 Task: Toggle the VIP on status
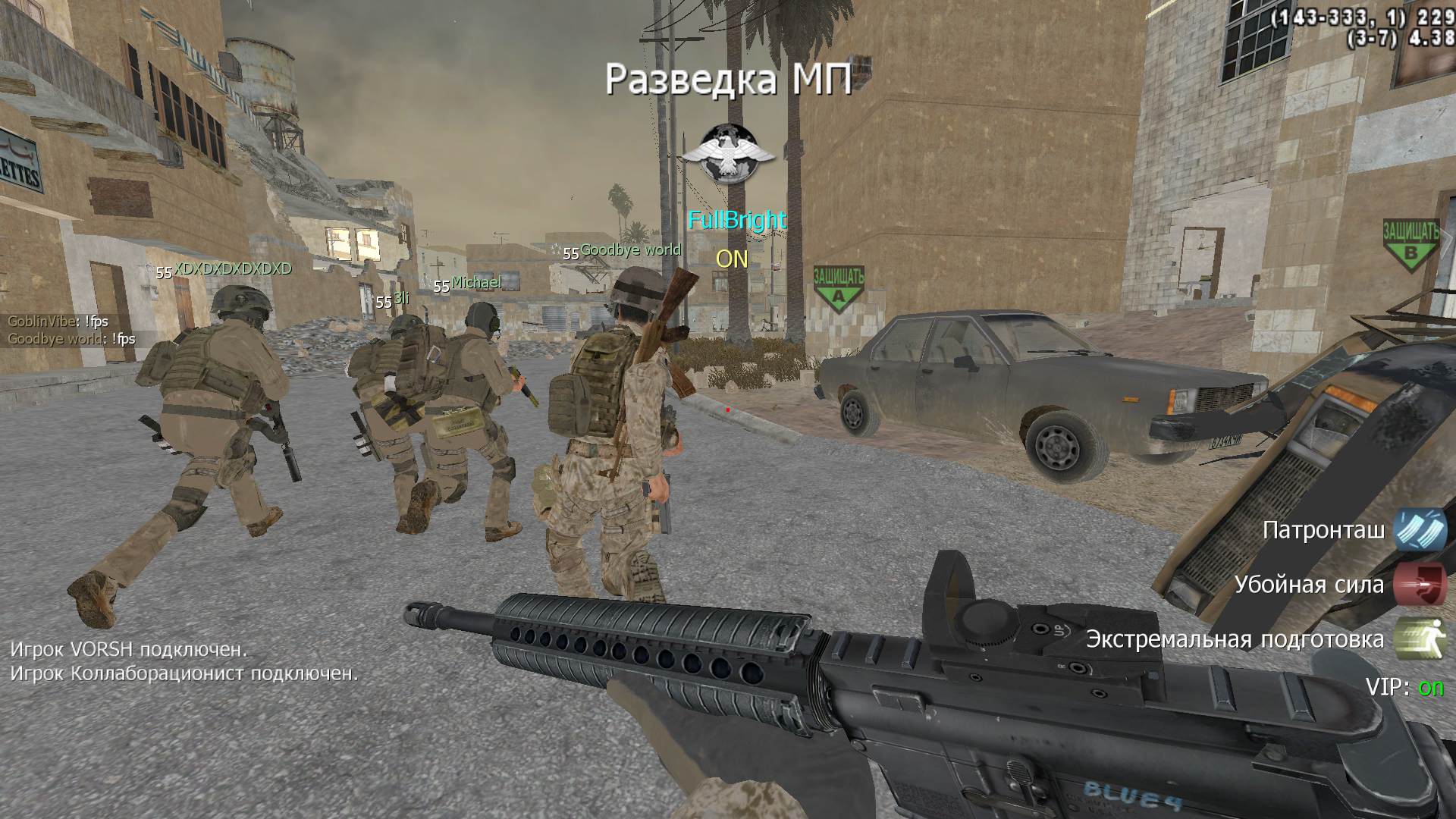1431,687
